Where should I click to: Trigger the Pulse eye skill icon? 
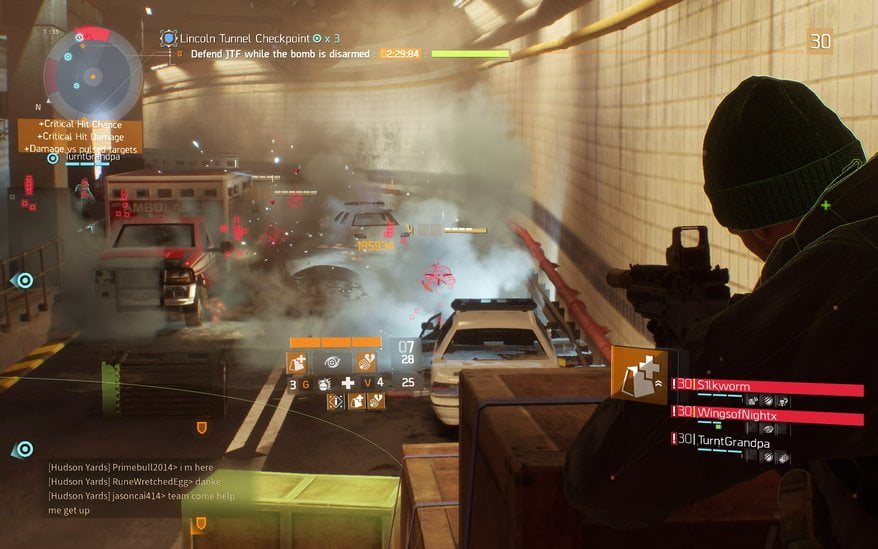point(331,362)
